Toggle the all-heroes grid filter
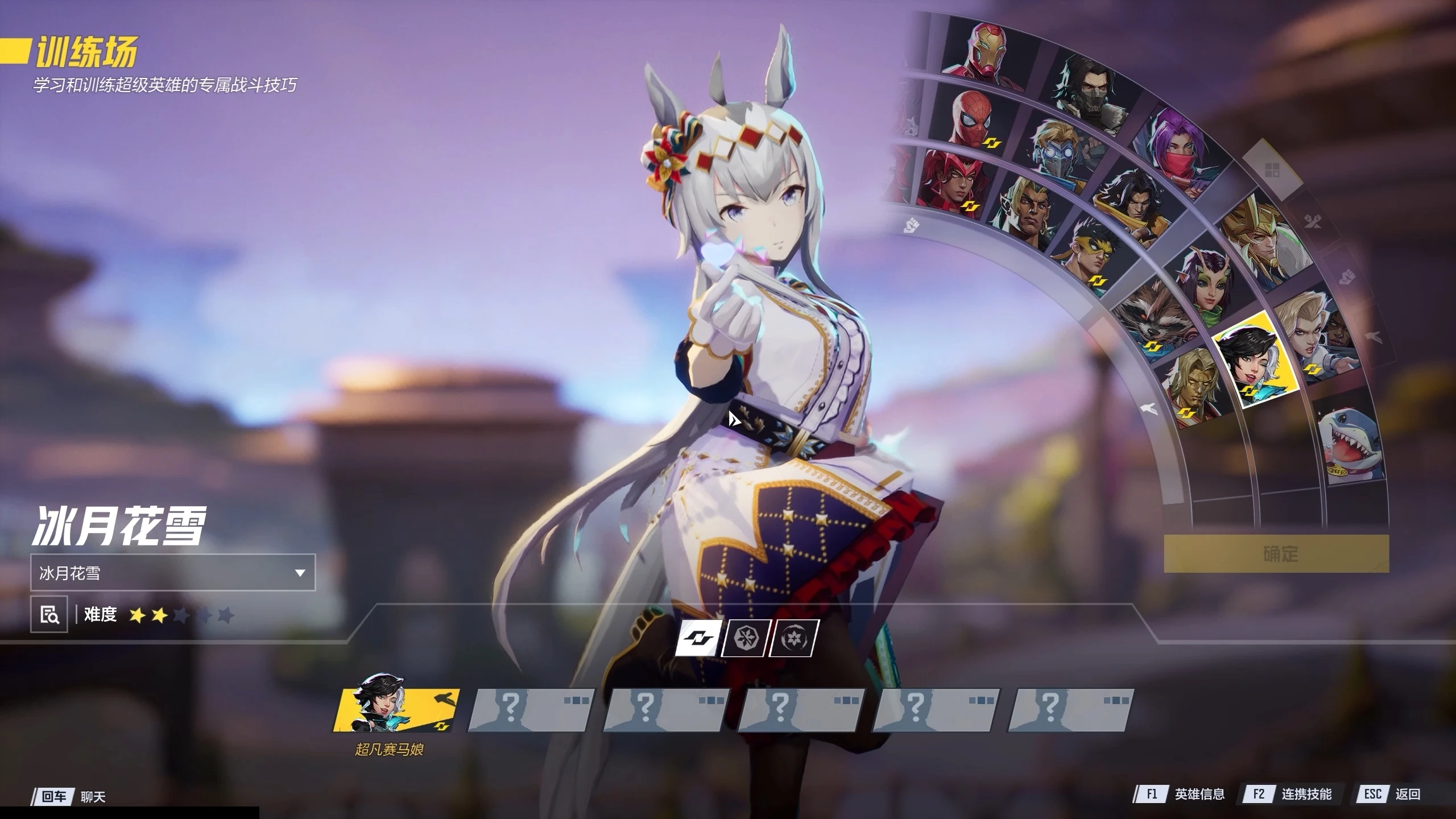 click(x=1272, y=169)
